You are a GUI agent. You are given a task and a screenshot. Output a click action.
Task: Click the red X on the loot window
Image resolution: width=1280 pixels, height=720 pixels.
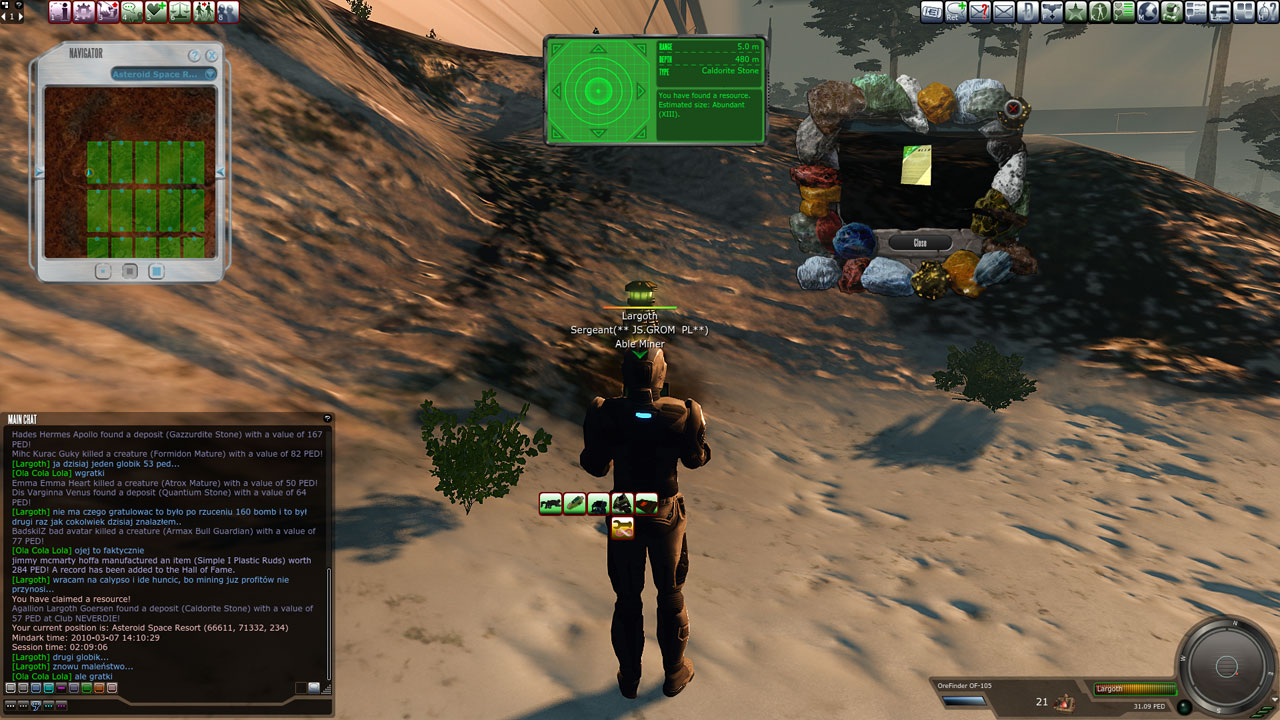1013,107
